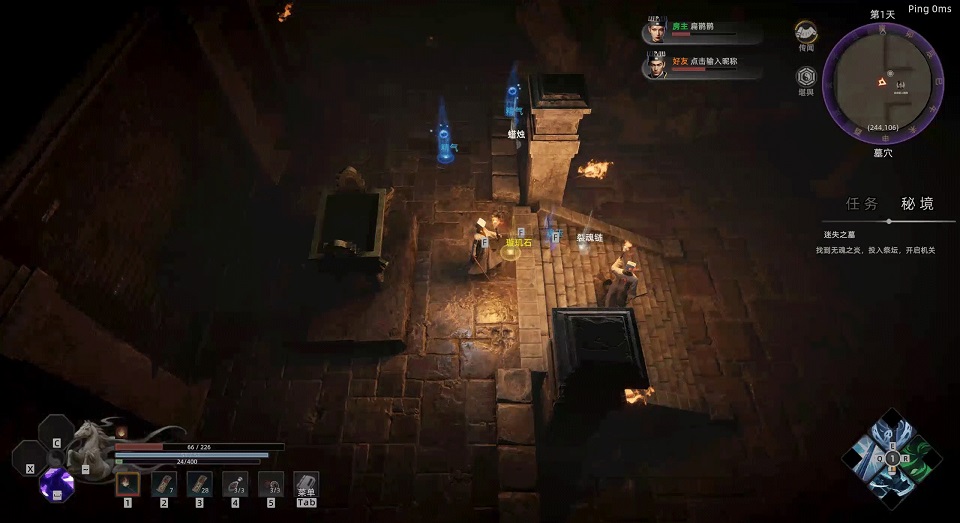Switch to the 秘境 tab
The height and width of the screenshot is (523, 960).
tap(917, 203)
